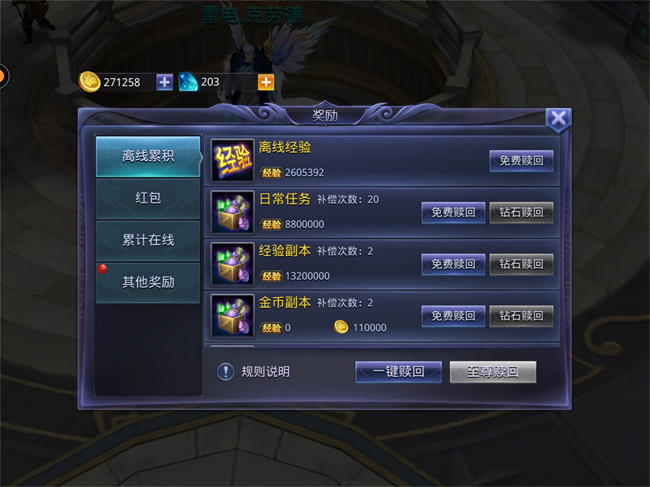The image size is (650, 487).
Task: Click the 离线经验 reward icon
Action: point(232,160)
